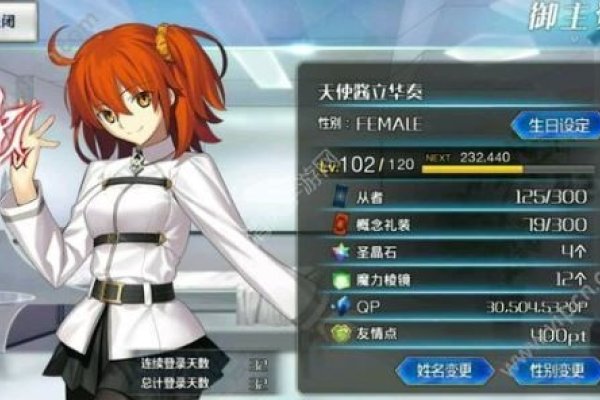Open the 生日设定 birthday setting

tap(551, 126)
